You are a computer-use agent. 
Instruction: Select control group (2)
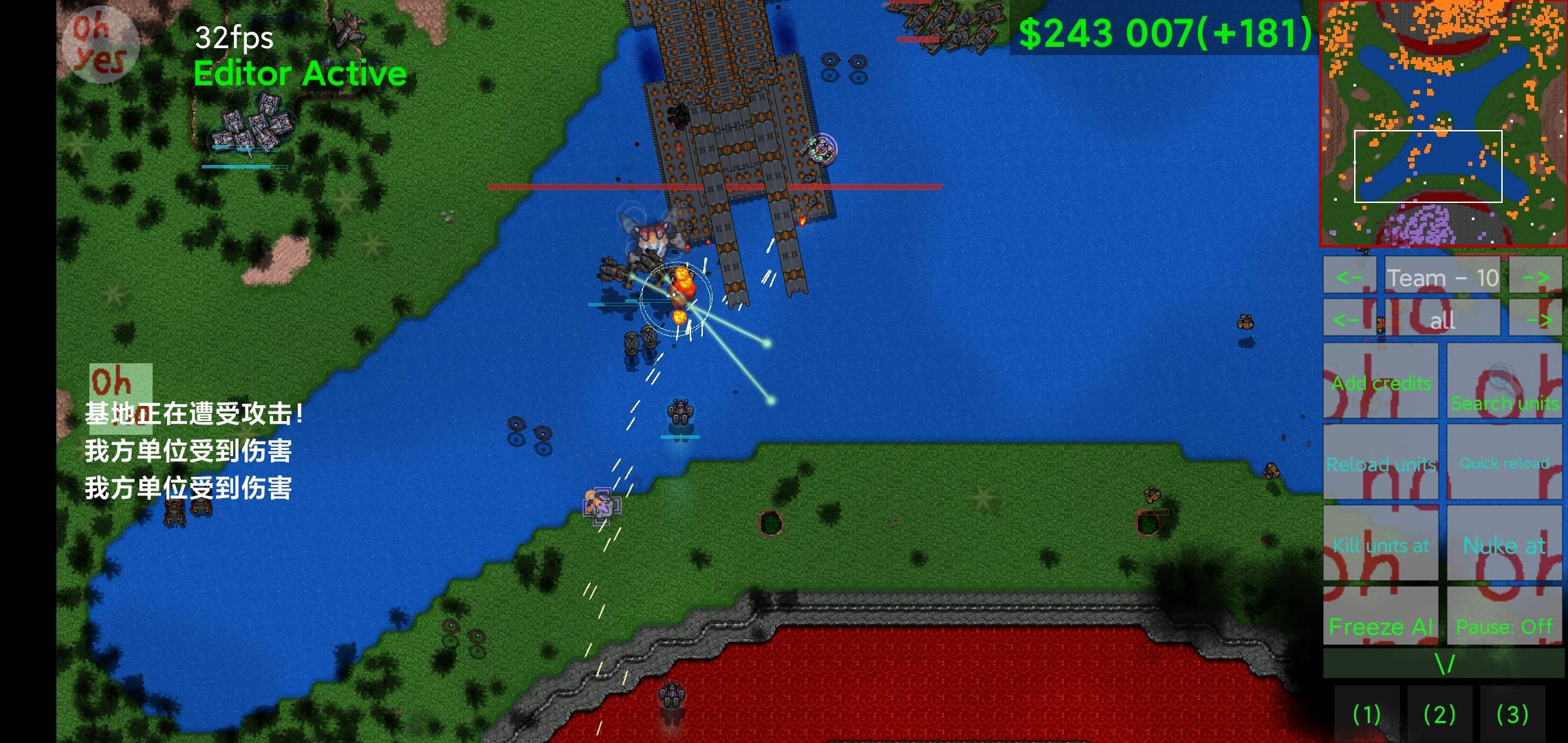tap(1439, 714)
